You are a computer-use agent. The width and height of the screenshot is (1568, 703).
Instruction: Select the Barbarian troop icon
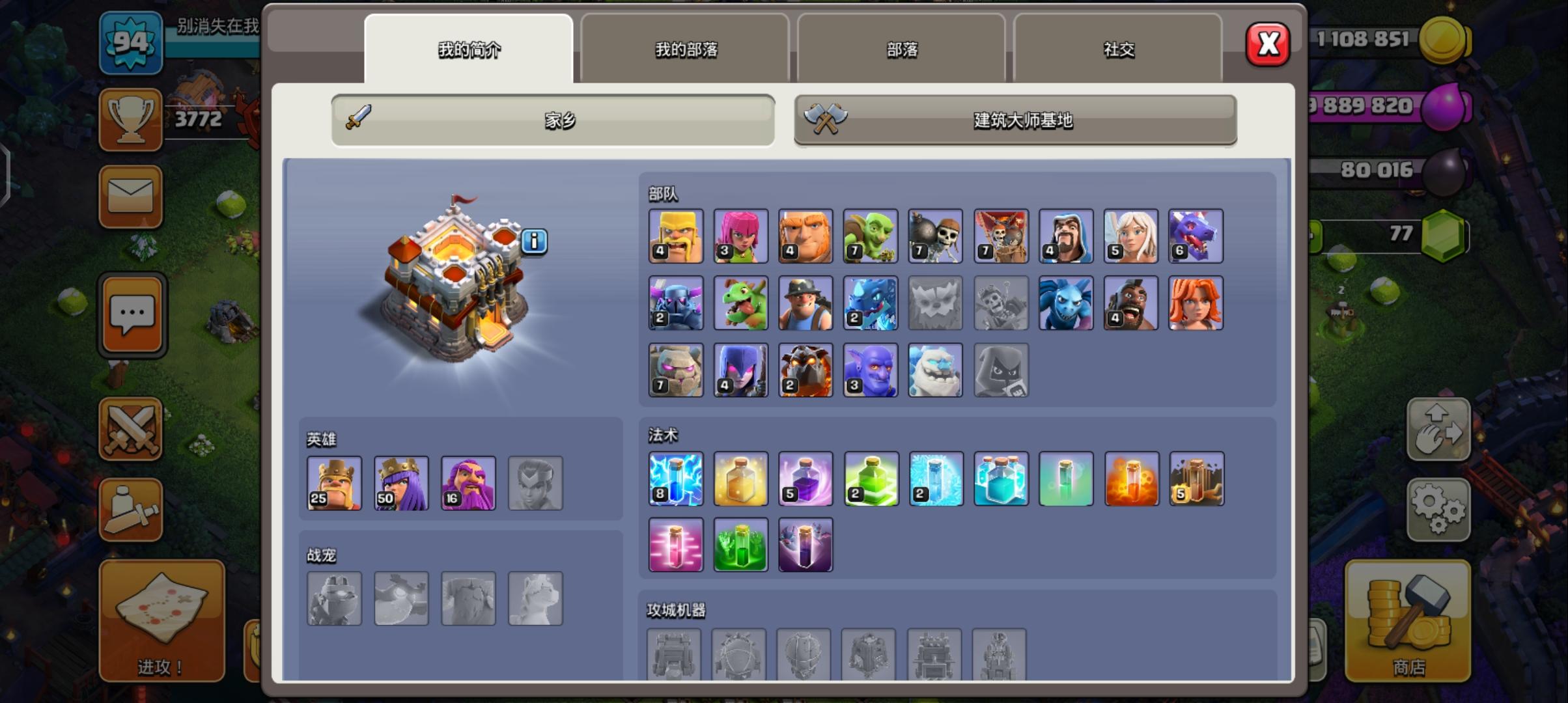pyautogui.click(x=675, y=236)
